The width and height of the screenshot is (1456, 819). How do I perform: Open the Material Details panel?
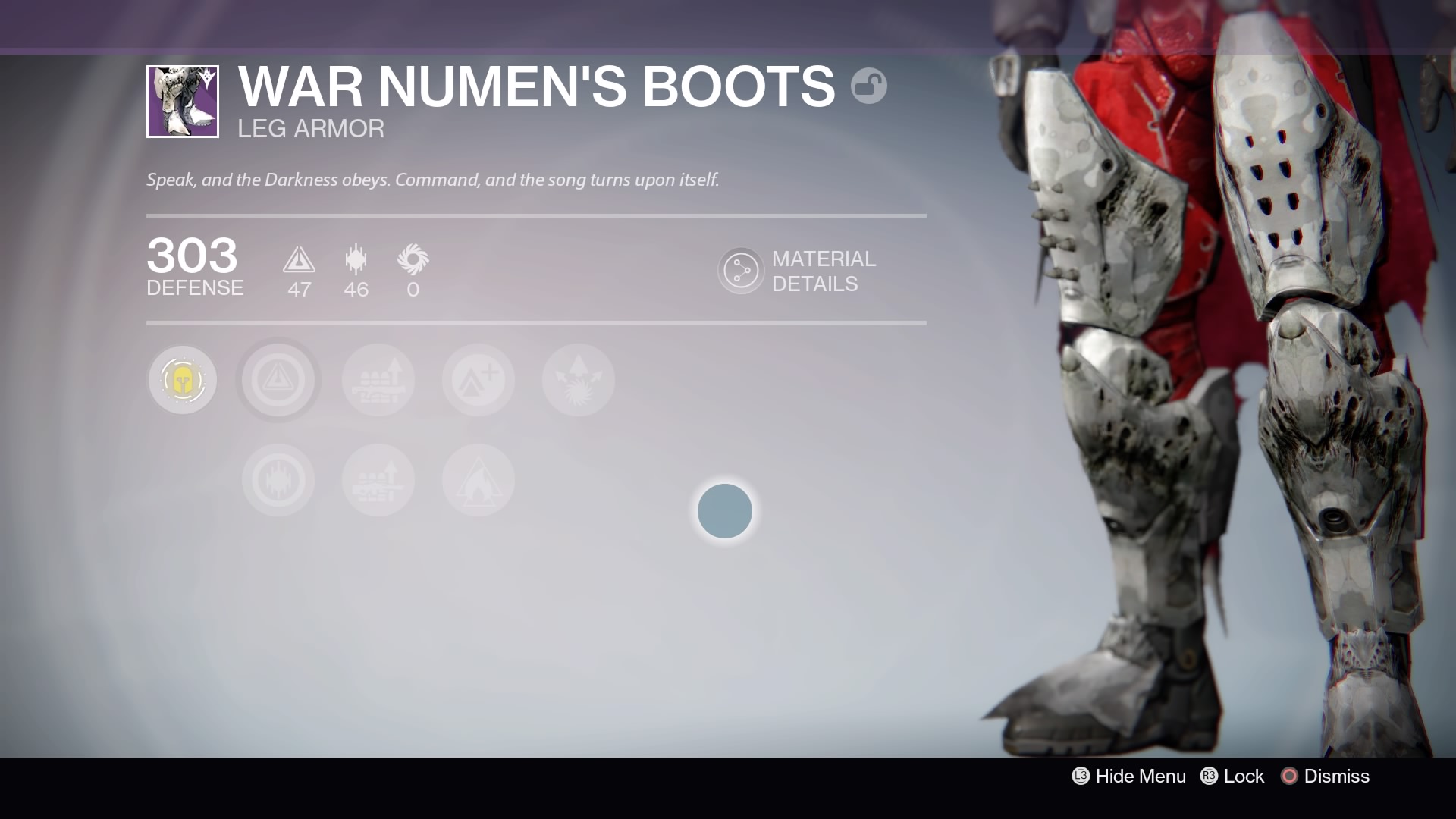tap(741, 271)
